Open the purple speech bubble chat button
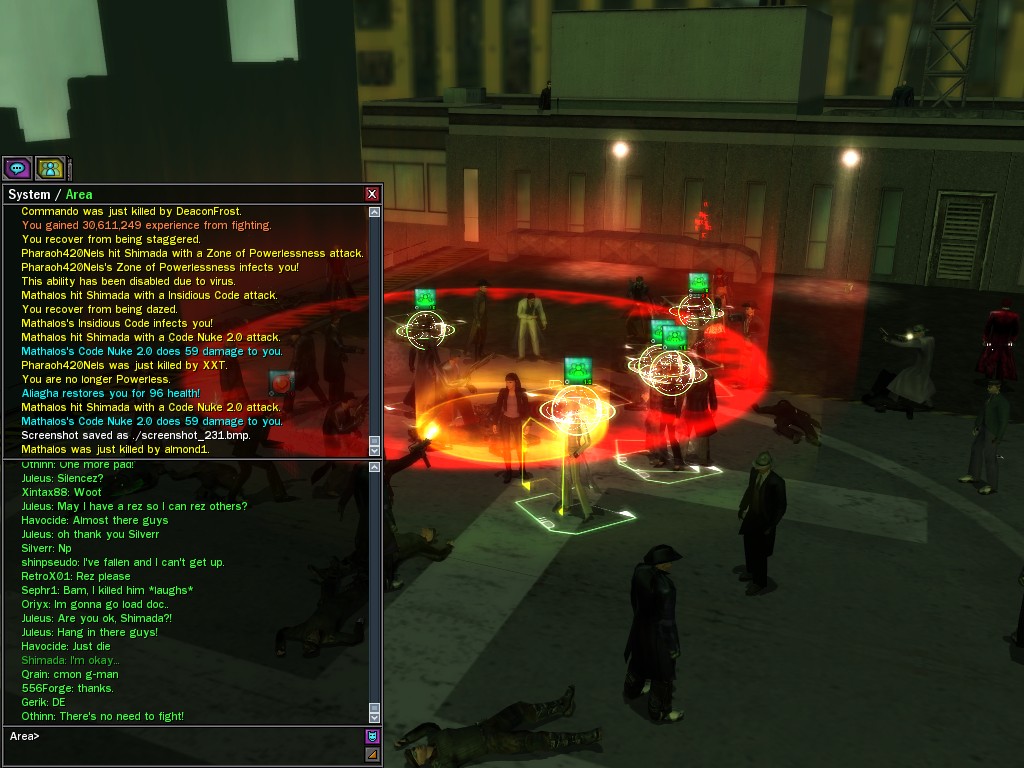Screen dimensions: 1024x768 [x=17, y=168]
